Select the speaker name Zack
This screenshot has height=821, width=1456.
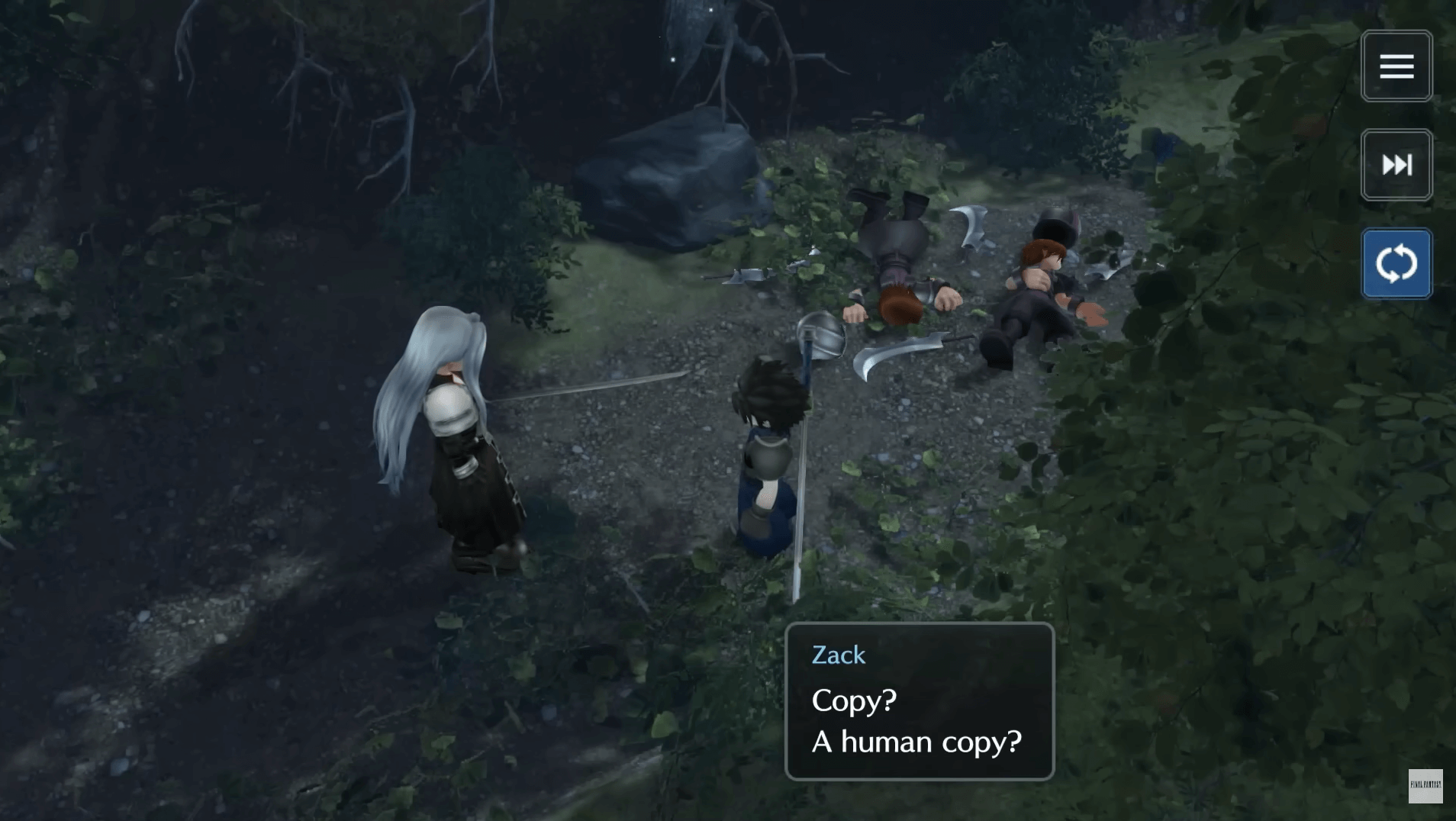pos(838,655)
